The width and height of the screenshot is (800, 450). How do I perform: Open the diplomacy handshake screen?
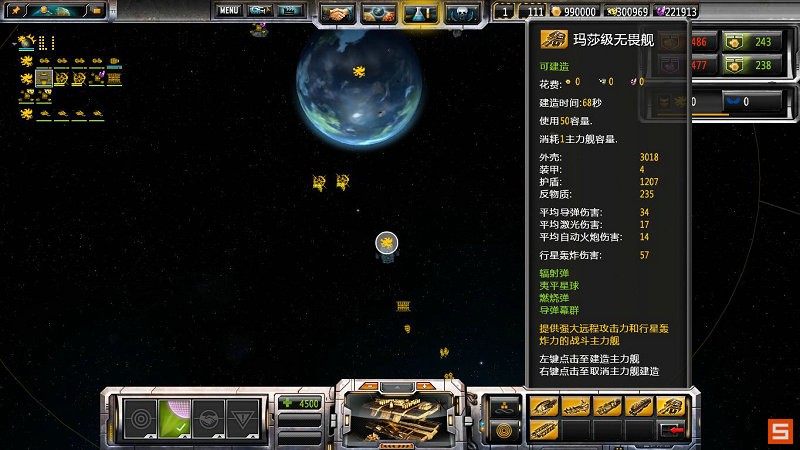[x=338, y=14]
